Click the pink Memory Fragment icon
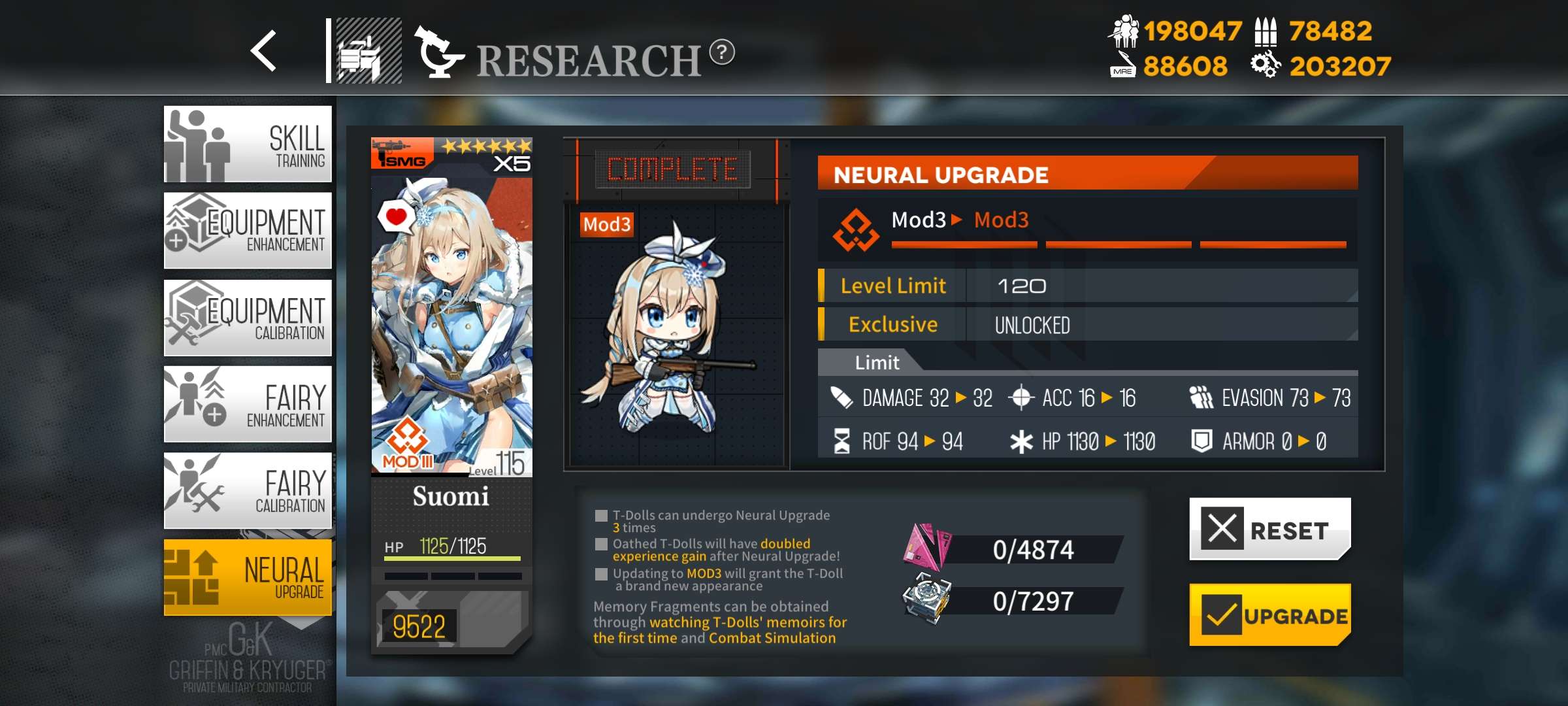This screenshot has height=706, width=1568. click(x=926, y=548)
